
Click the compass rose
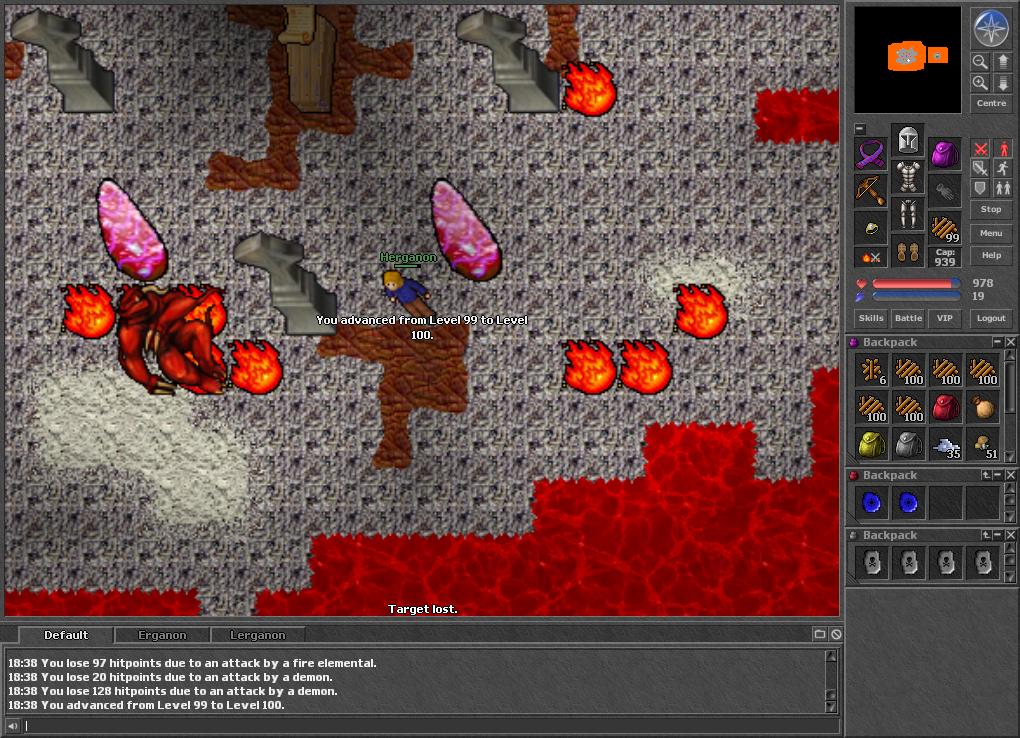(x=991, y=28)
